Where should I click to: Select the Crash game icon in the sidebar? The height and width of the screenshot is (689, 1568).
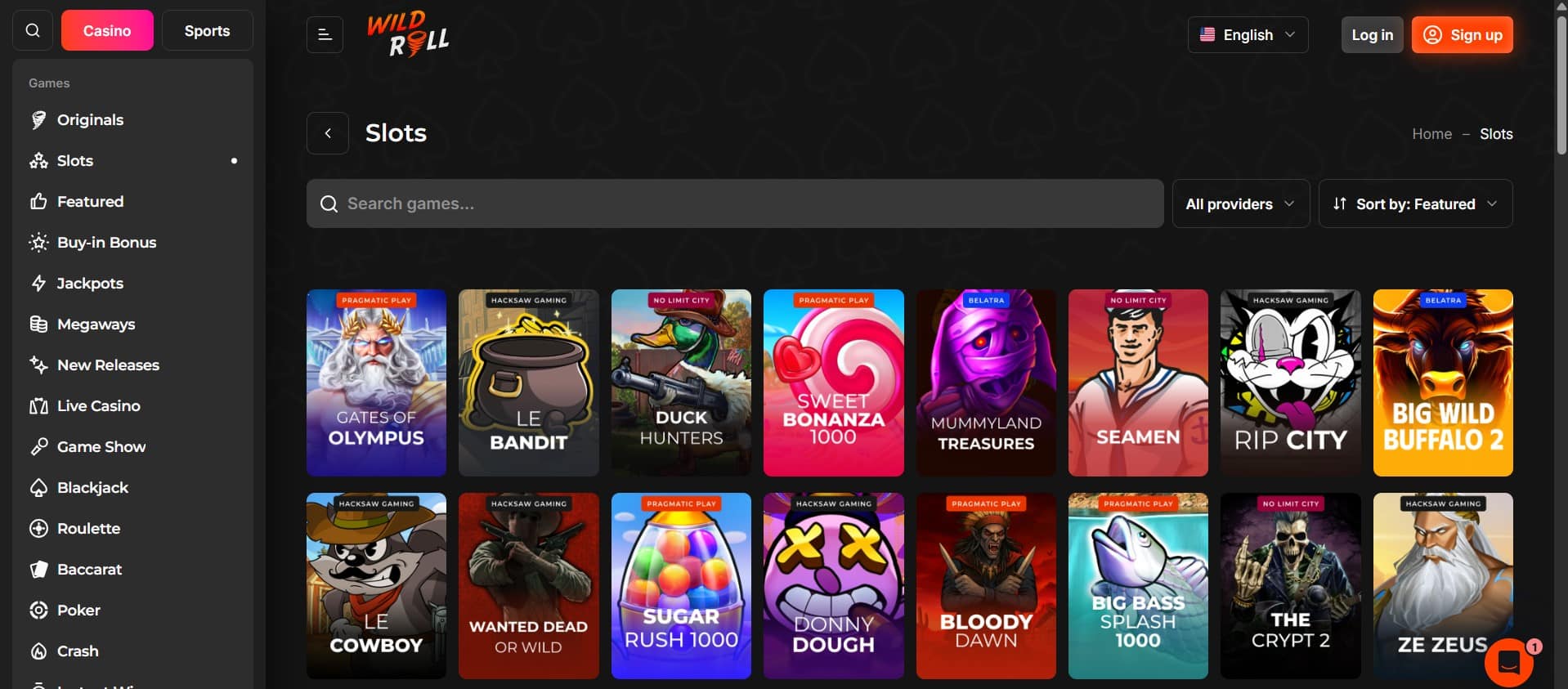tap(38, 651)
